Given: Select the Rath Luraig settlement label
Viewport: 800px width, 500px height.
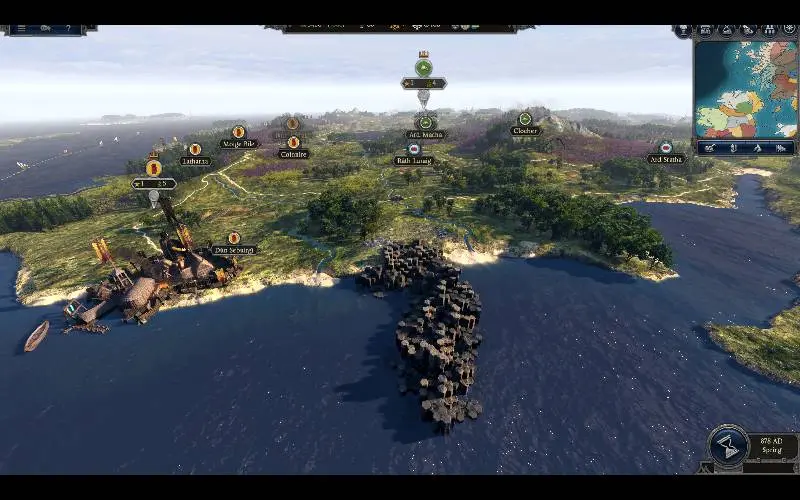Looking at the screenshot, I should click(413, 160).
